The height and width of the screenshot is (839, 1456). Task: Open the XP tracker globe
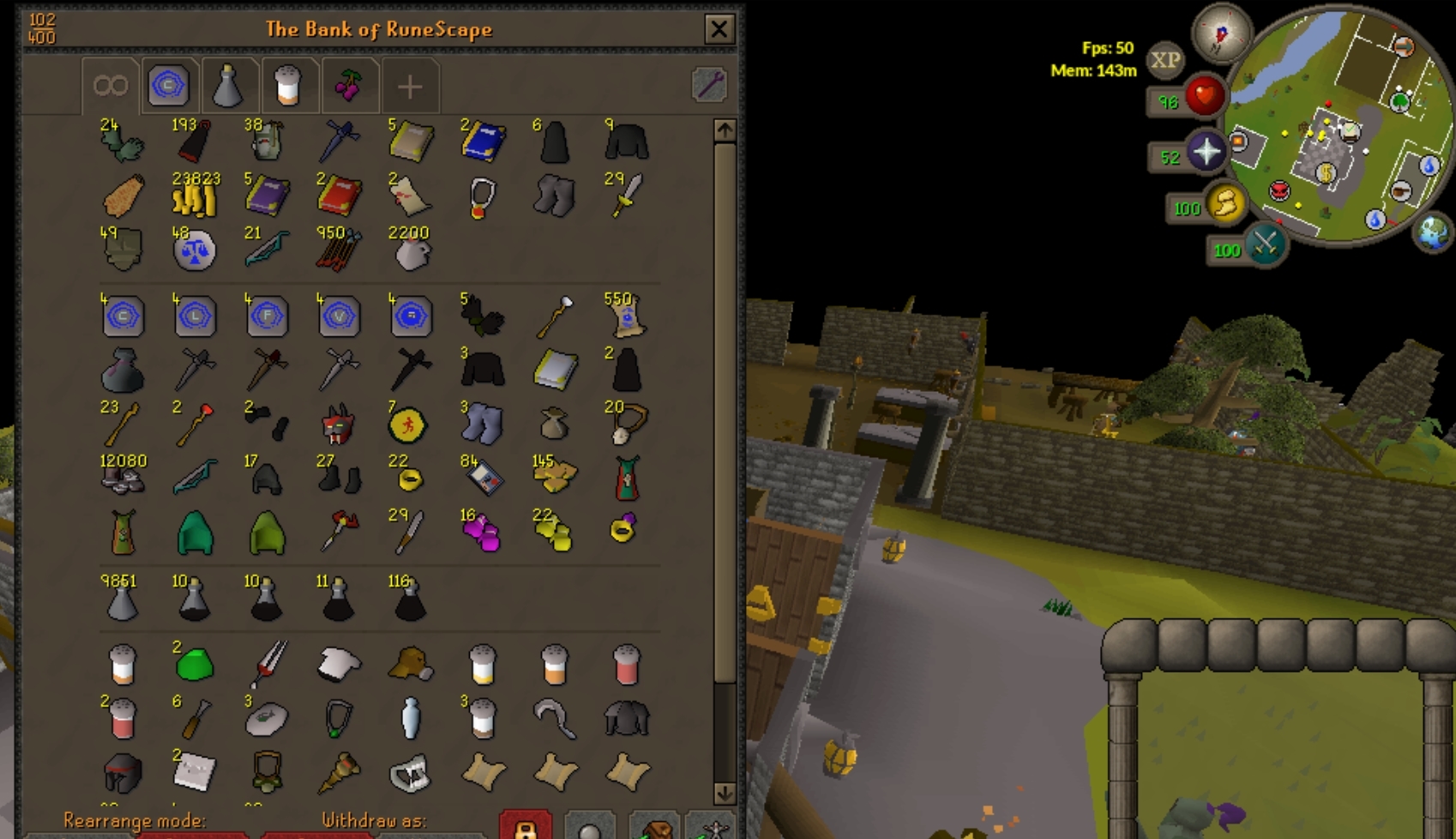(1167, 60)
